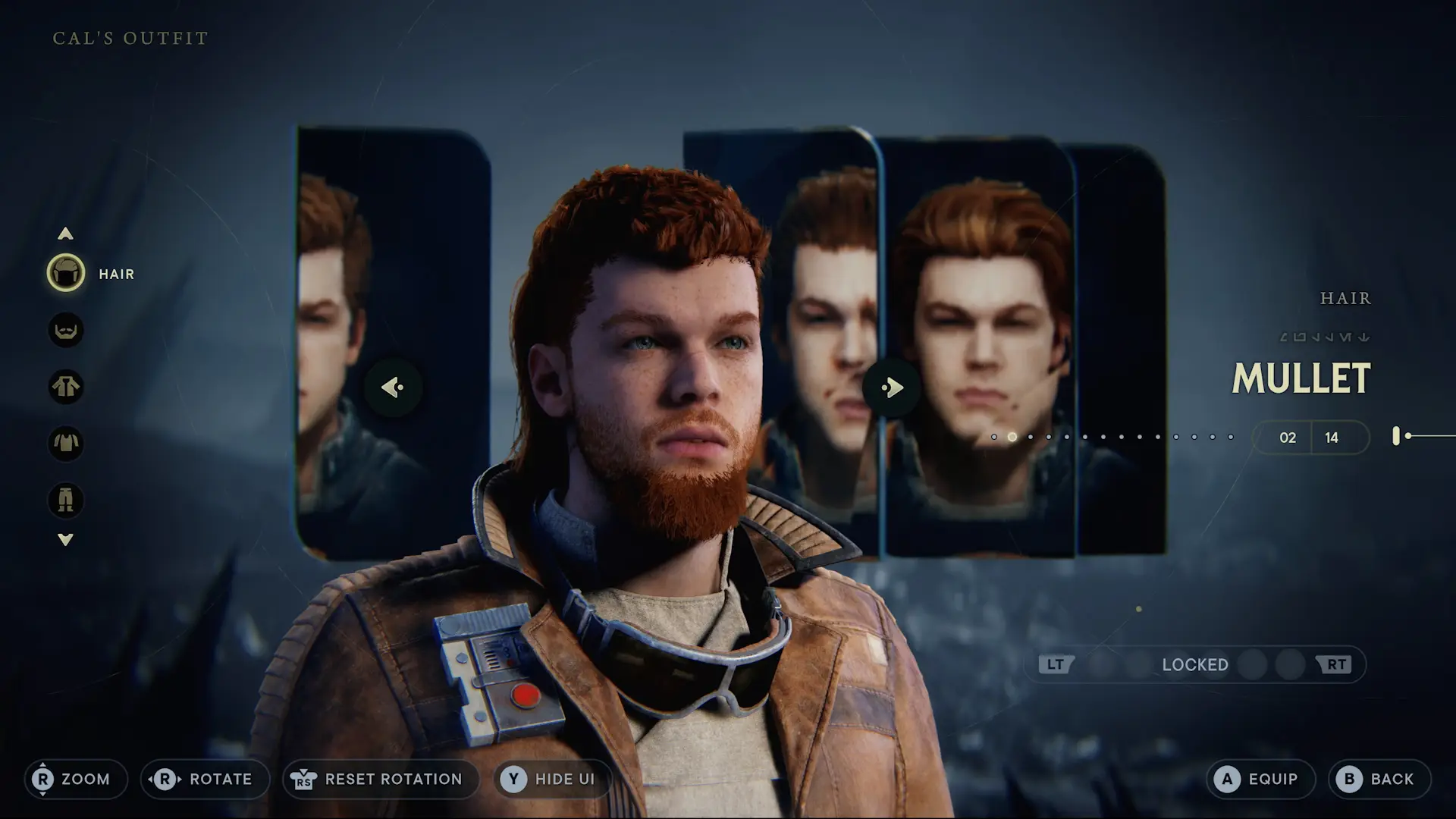Select the Jacket category icon
Viewport: 1456px width, 819px height.
tap(66, 388)
